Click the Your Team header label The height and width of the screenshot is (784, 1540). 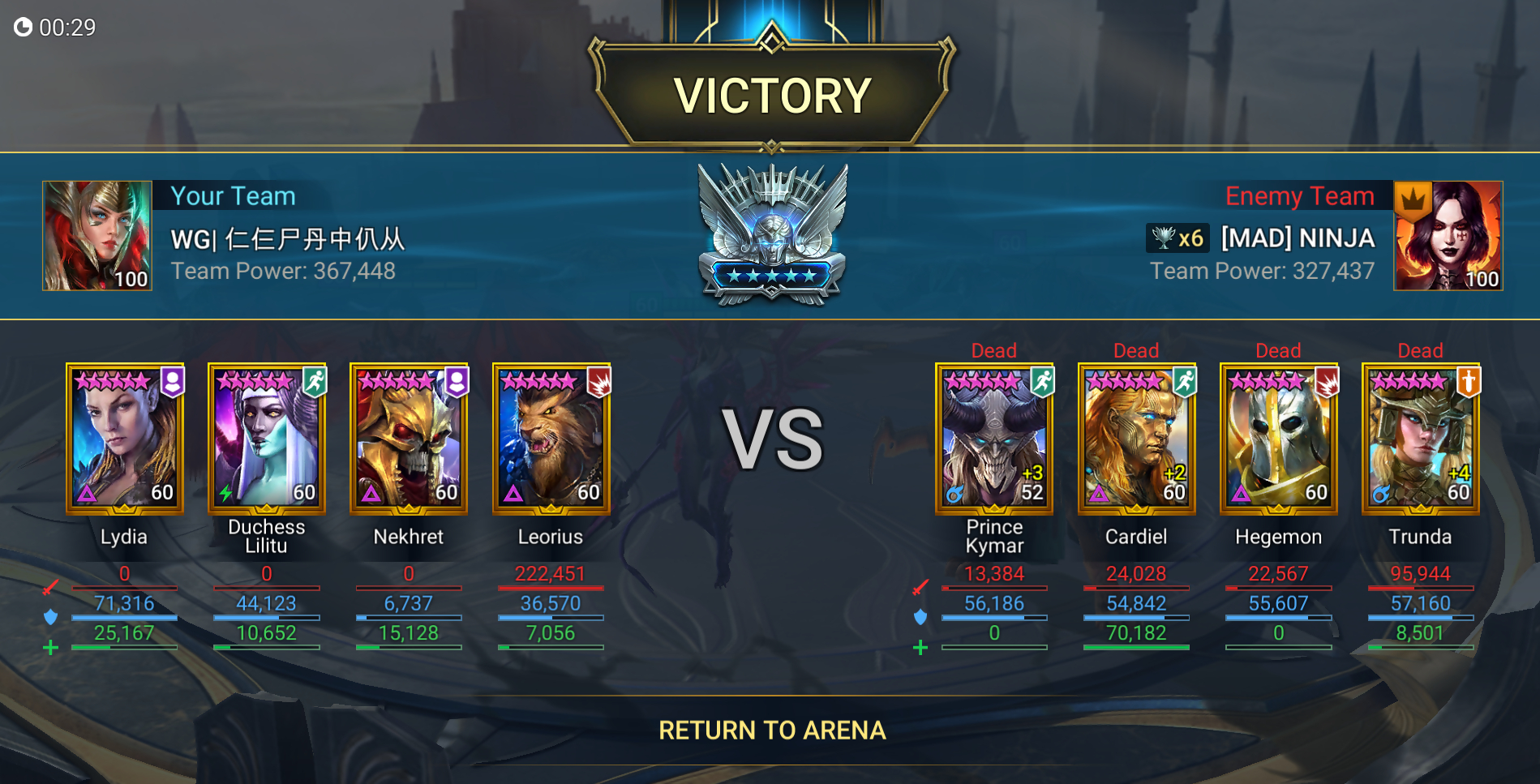click(x=233, y=195)
